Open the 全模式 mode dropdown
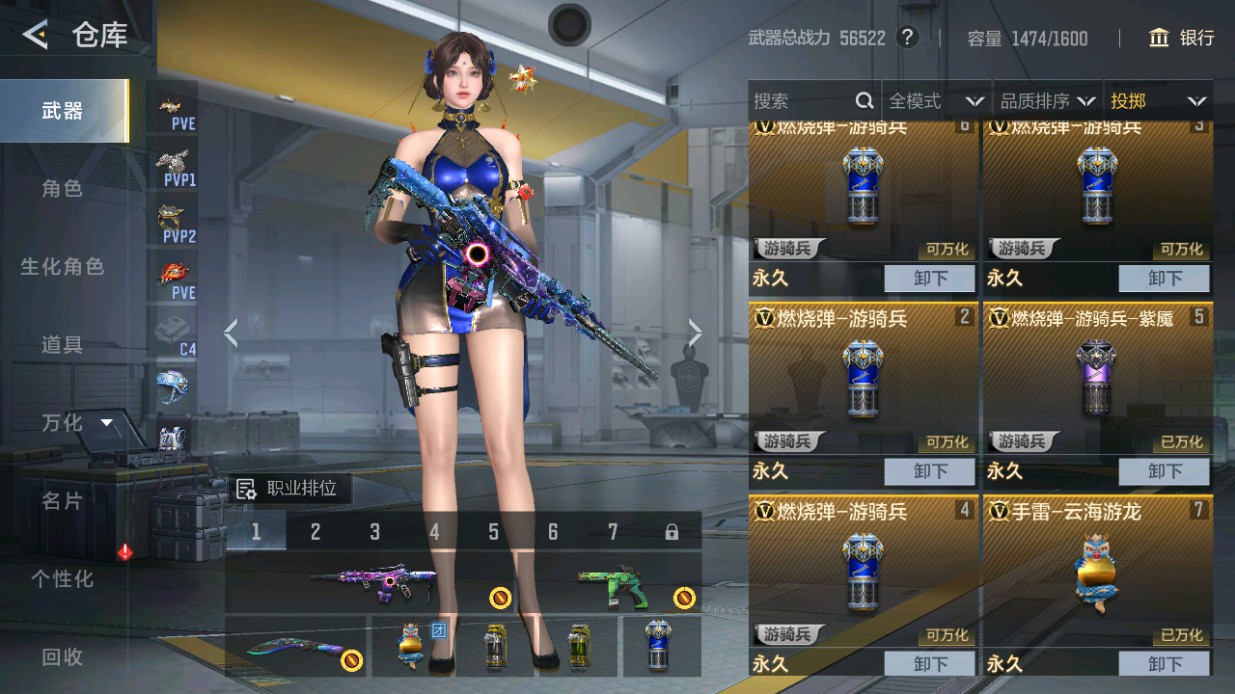 936,101
